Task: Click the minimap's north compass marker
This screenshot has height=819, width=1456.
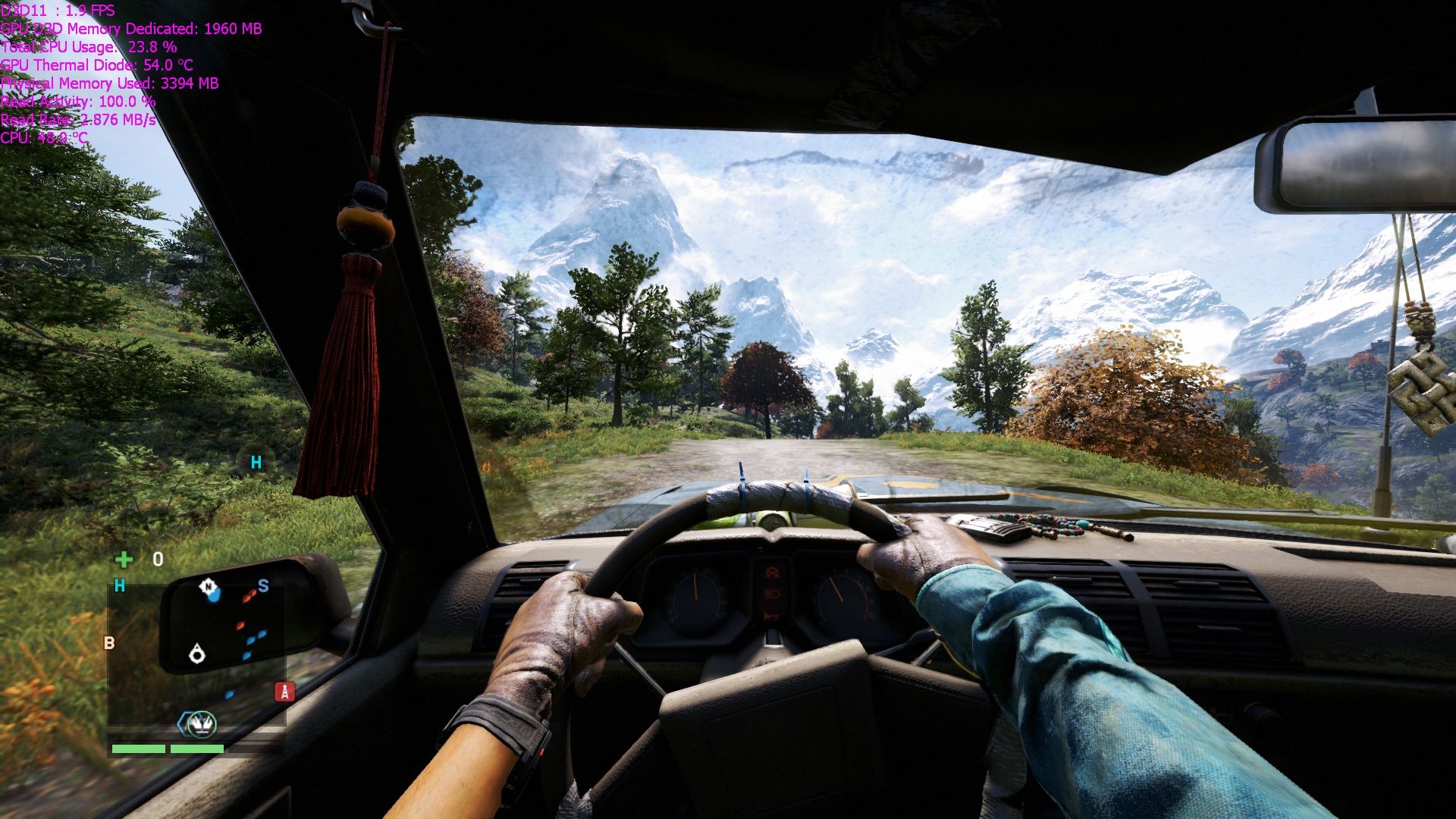Action: click(208, 586)
